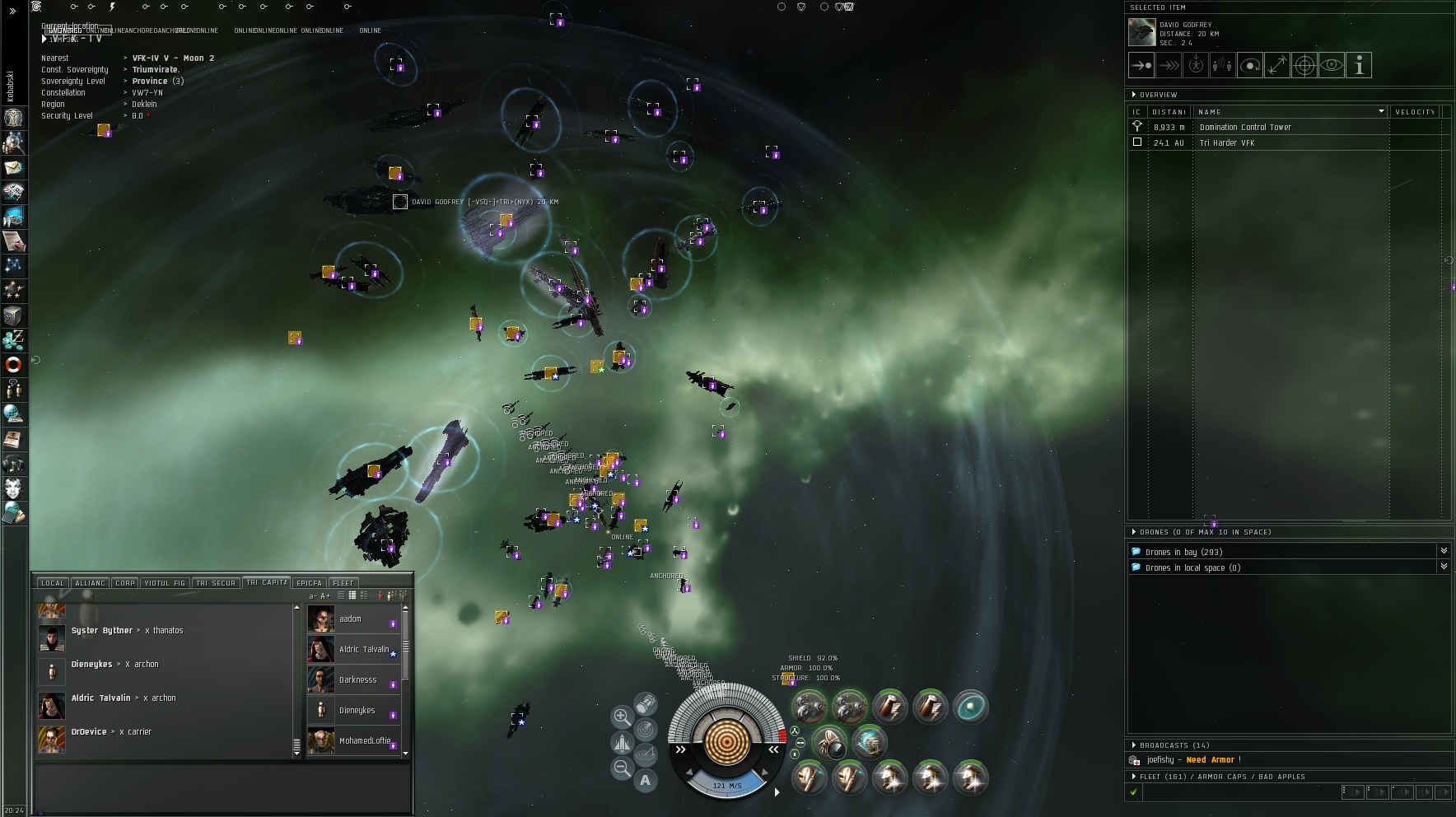Activate the teal shield hardener module
This screenshot has width=1456, height=817.
pos(970,707)
